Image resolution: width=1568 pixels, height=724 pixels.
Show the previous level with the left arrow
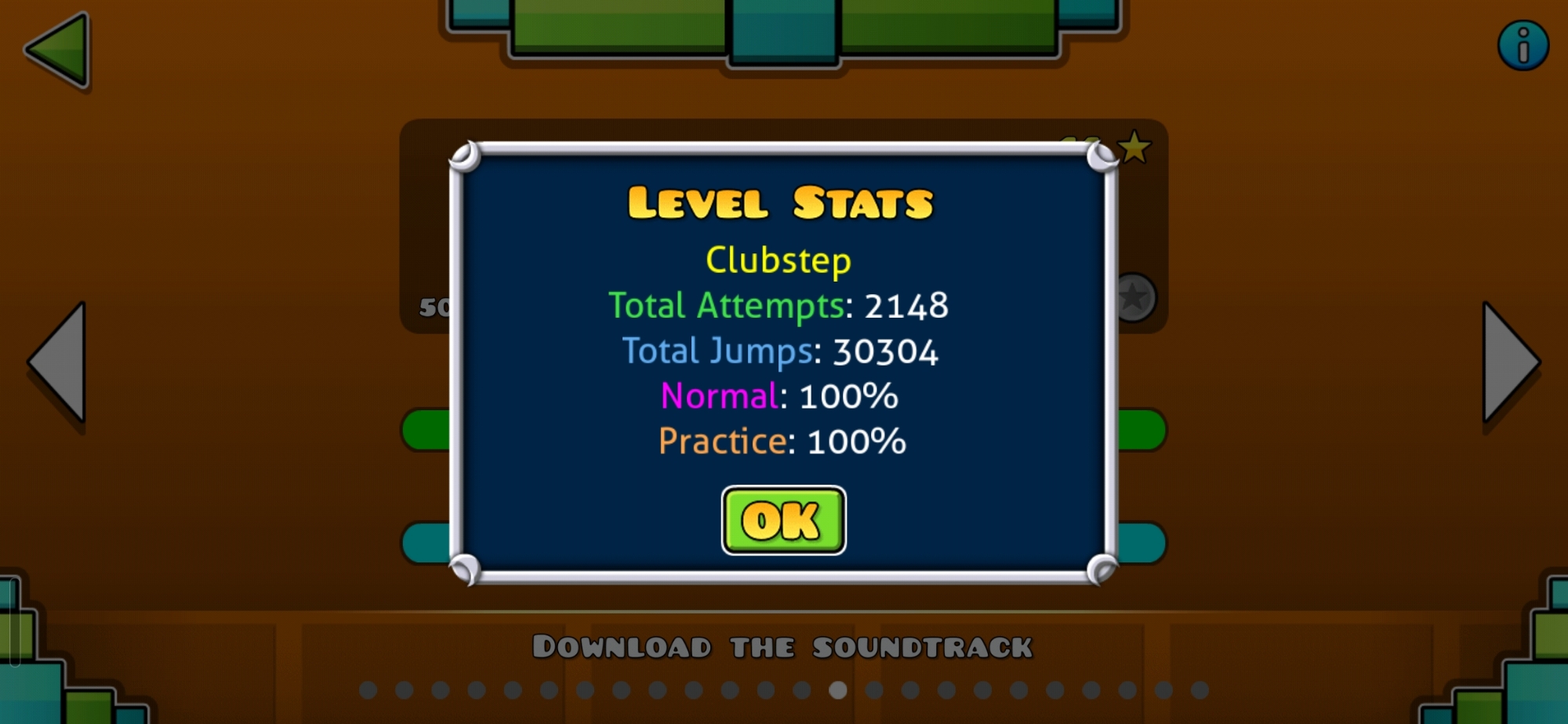(x=60, y=362)
